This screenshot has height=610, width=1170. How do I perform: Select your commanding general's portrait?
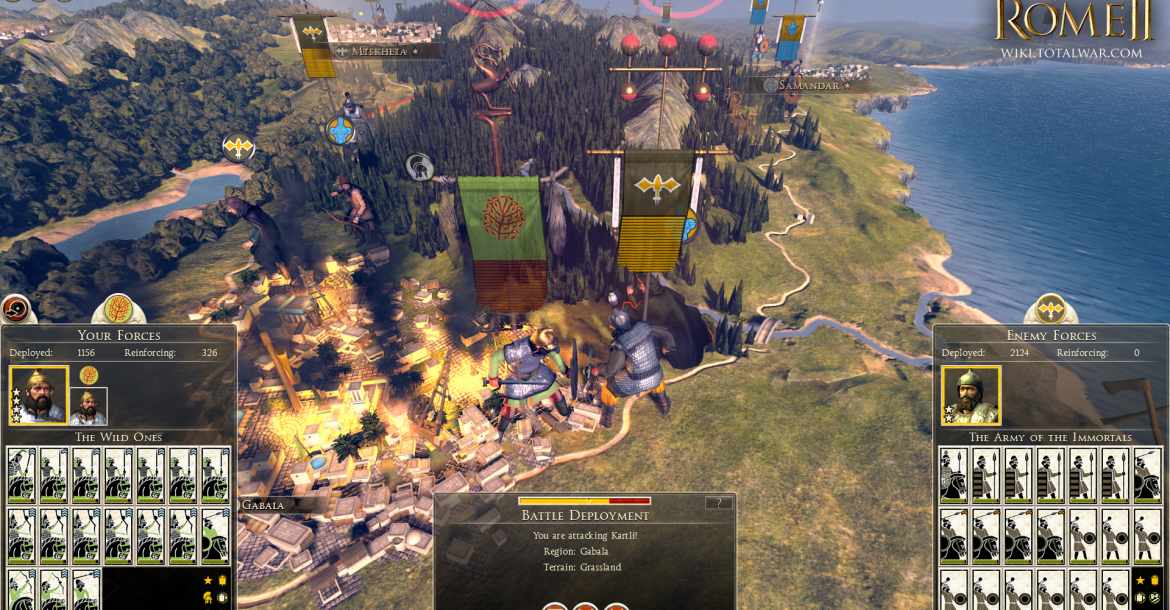click(x=39, y=395)
